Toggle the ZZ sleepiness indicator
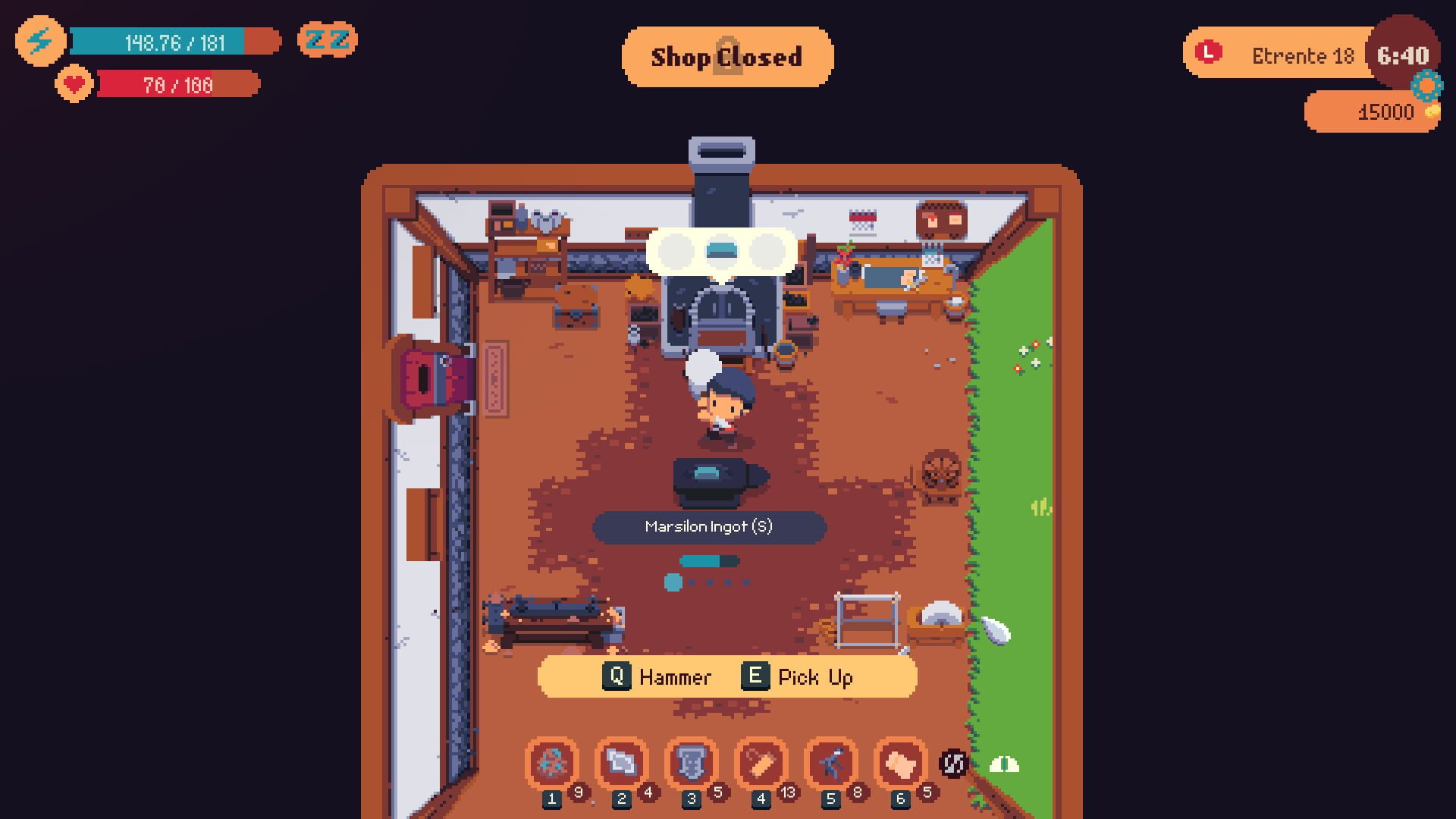This screenshot has width=1456, height=819. 328,39
